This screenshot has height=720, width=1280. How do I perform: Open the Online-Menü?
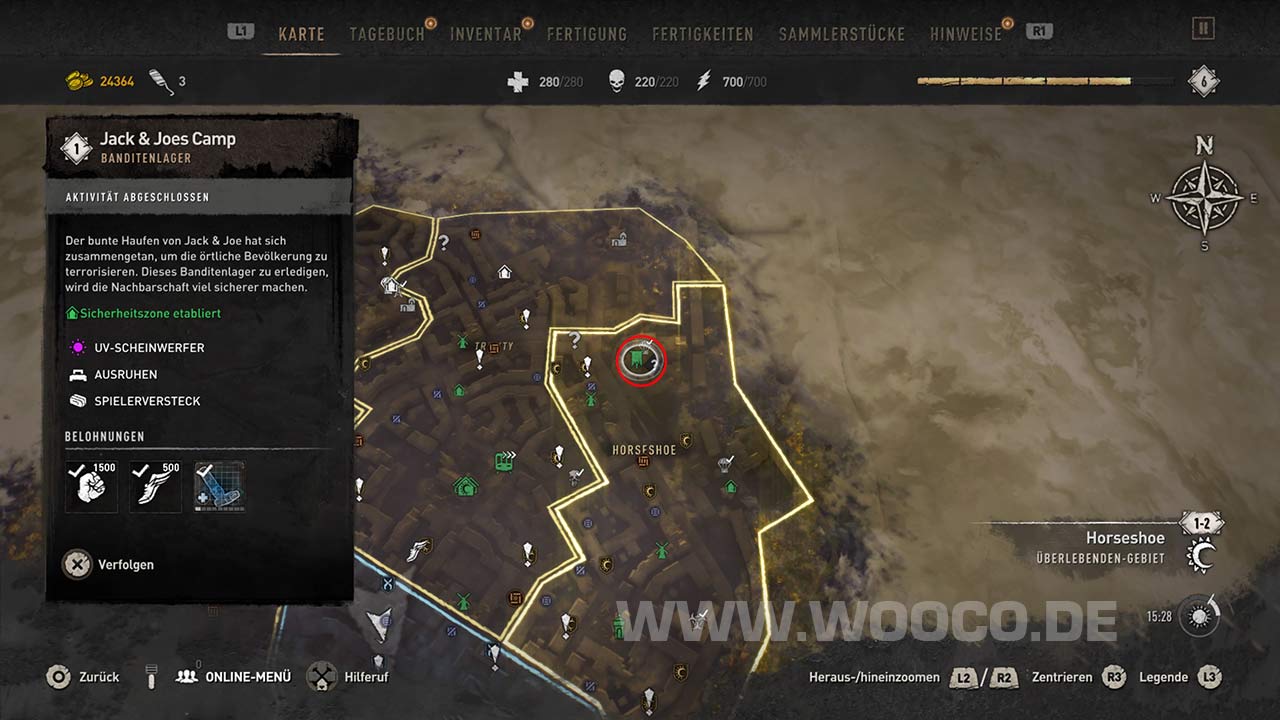click(x=236, y=677)
